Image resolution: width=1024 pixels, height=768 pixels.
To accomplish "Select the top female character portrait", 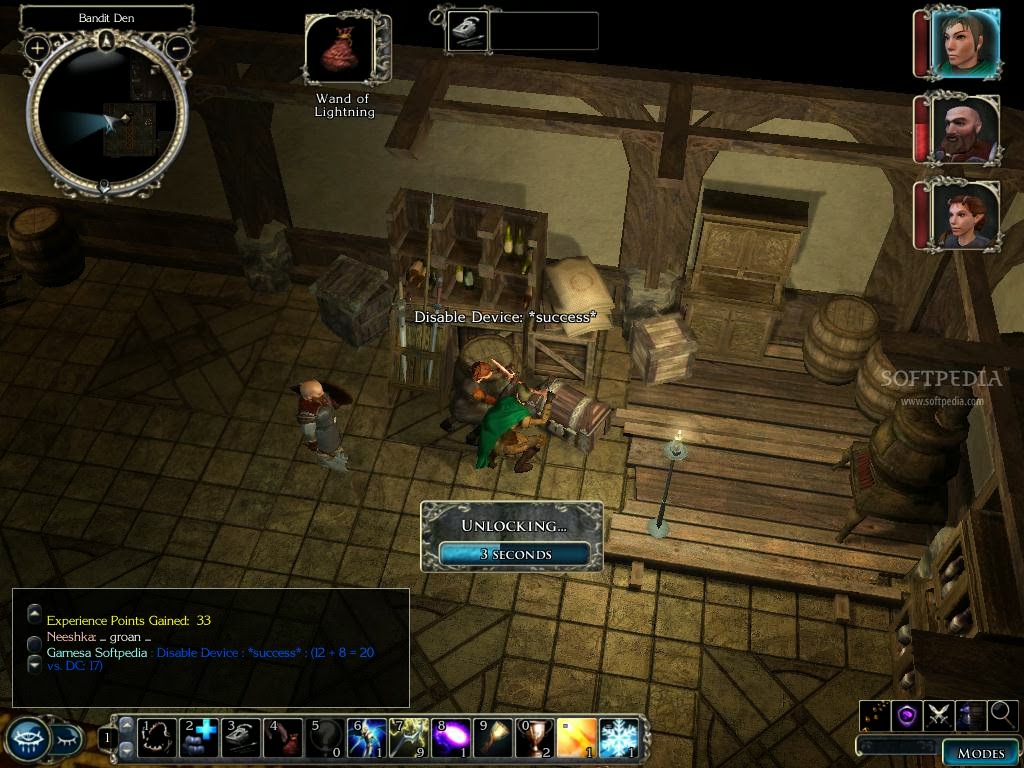I will (x=964, y=43).
